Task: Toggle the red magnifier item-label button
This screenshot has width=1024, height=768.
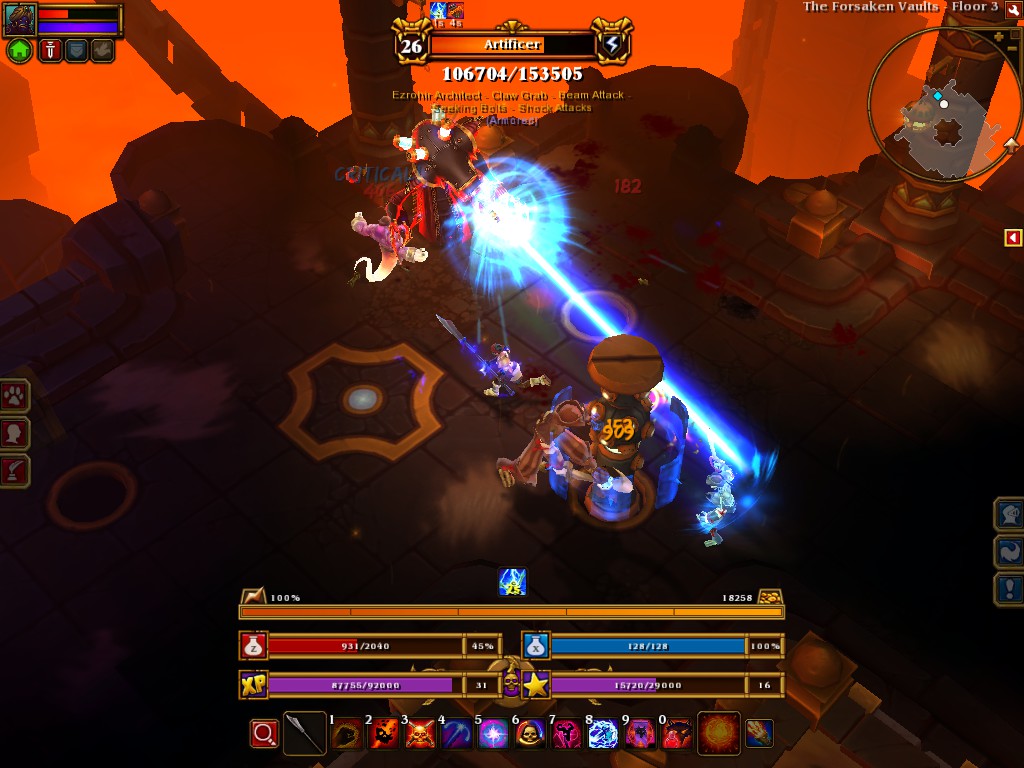Action: click(x=264, y=734)
